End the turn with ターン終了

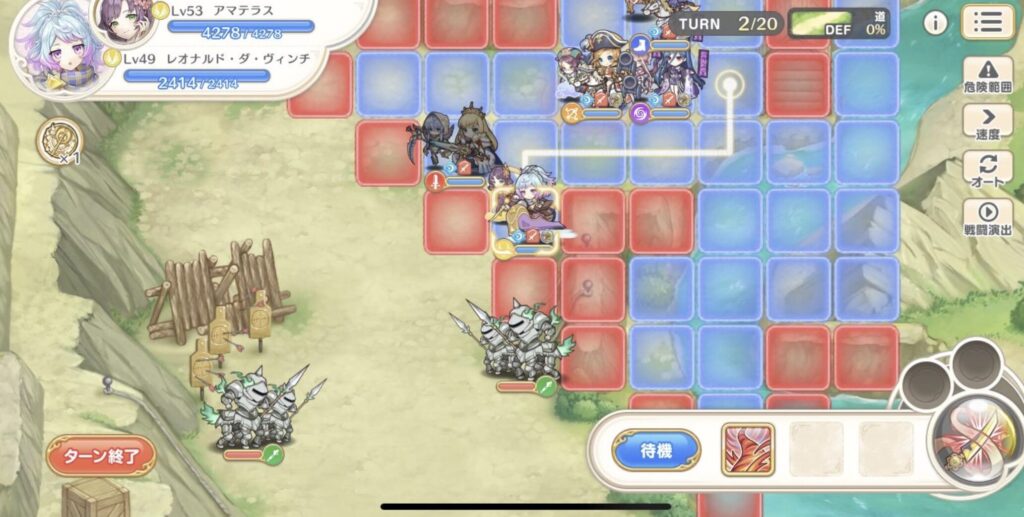[101, 456]
